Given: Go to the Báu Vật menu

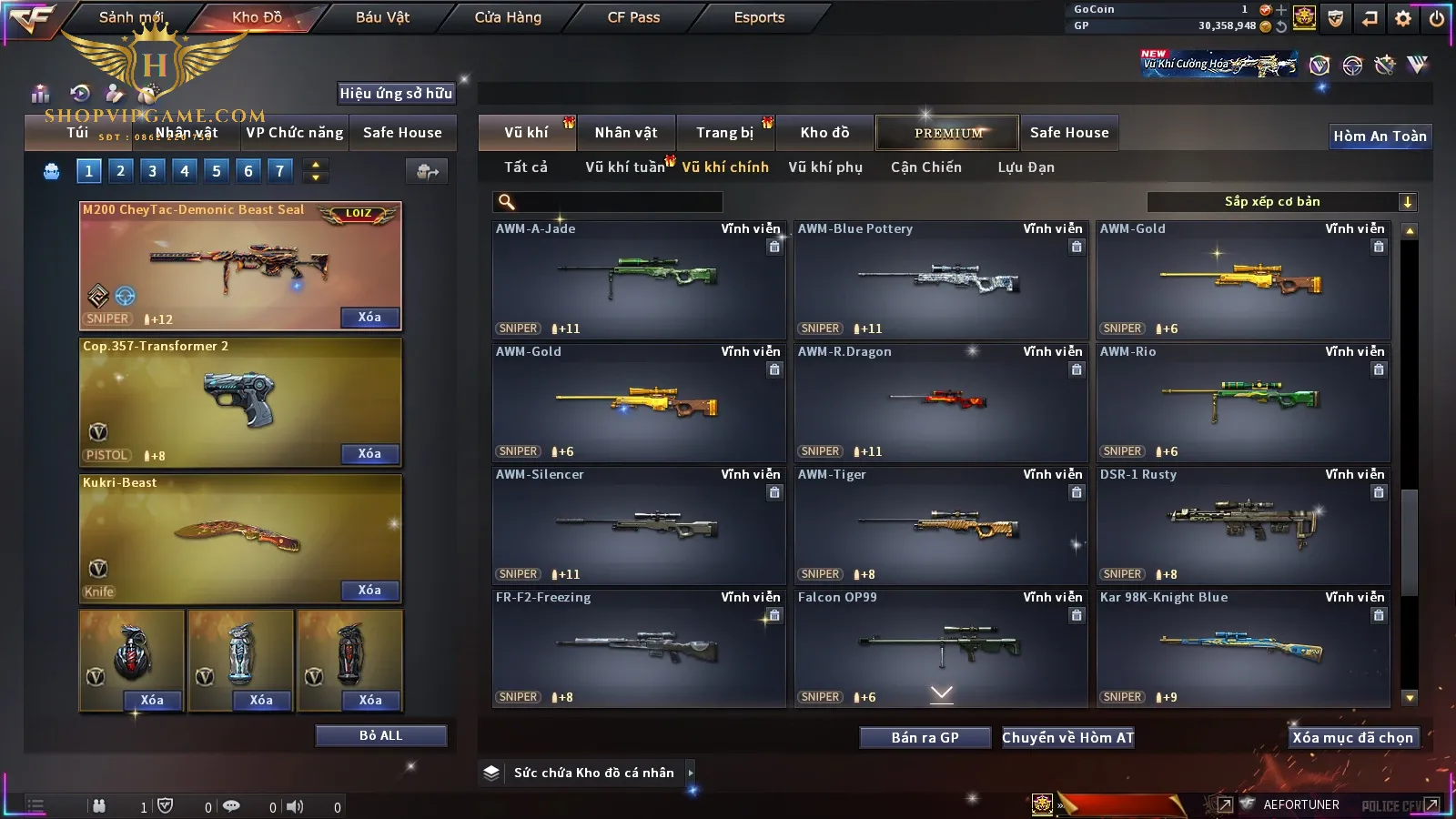Looking at the screenshot, I should 382,17.
